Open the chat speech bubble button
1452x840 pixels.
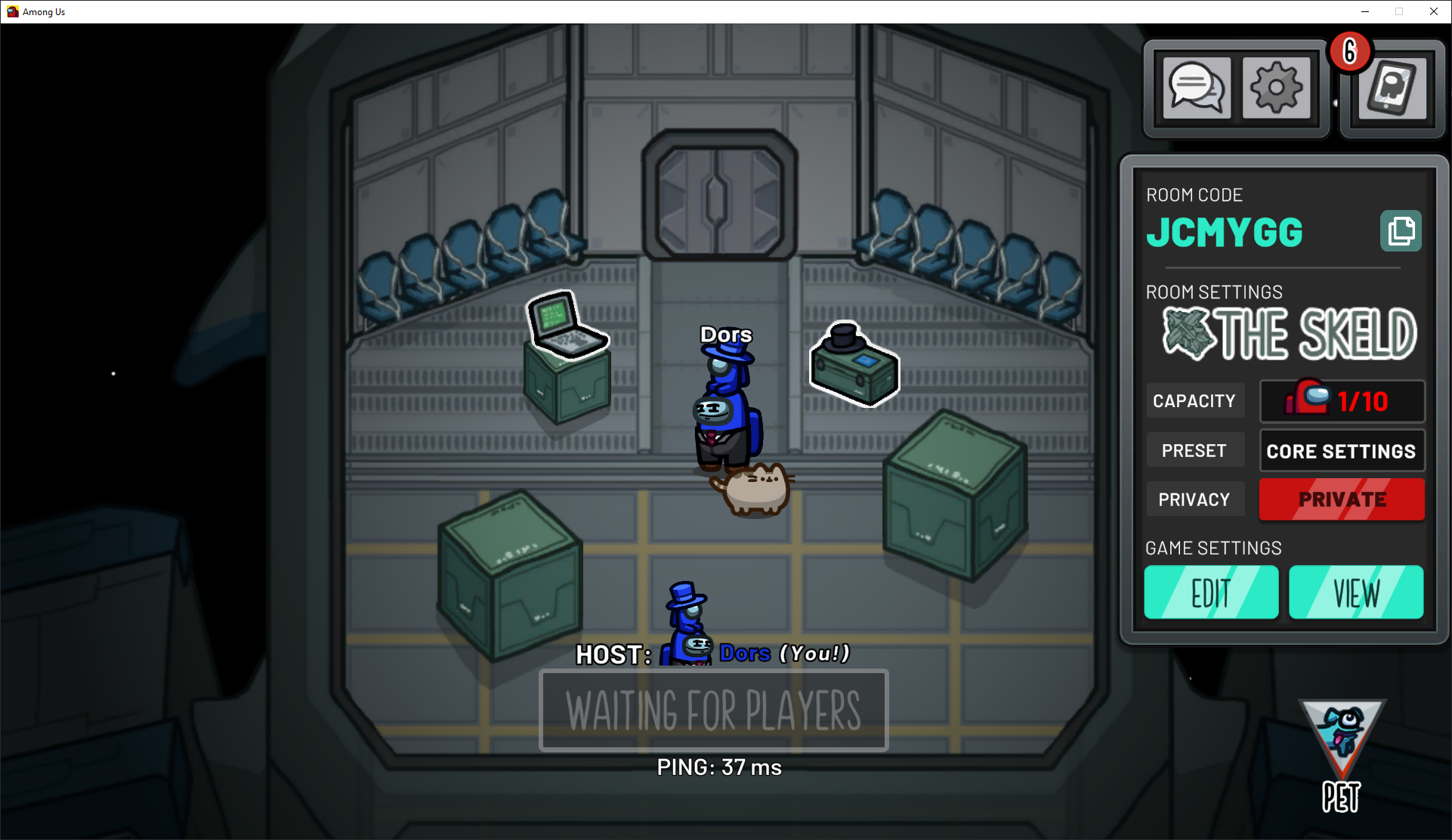click(1197, 88)
